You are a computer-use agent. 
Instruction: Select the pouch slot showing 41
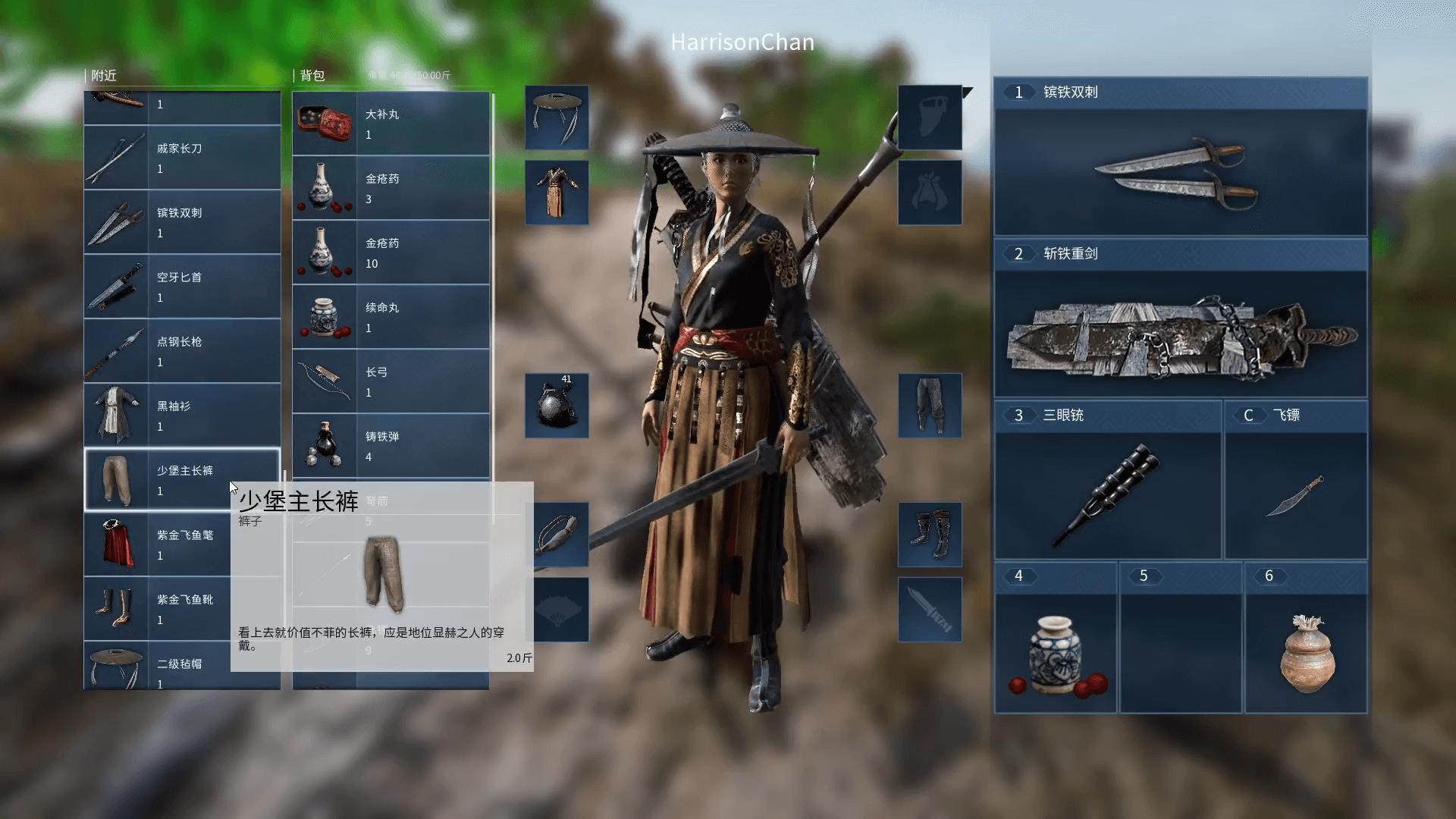tap(557, 406)
